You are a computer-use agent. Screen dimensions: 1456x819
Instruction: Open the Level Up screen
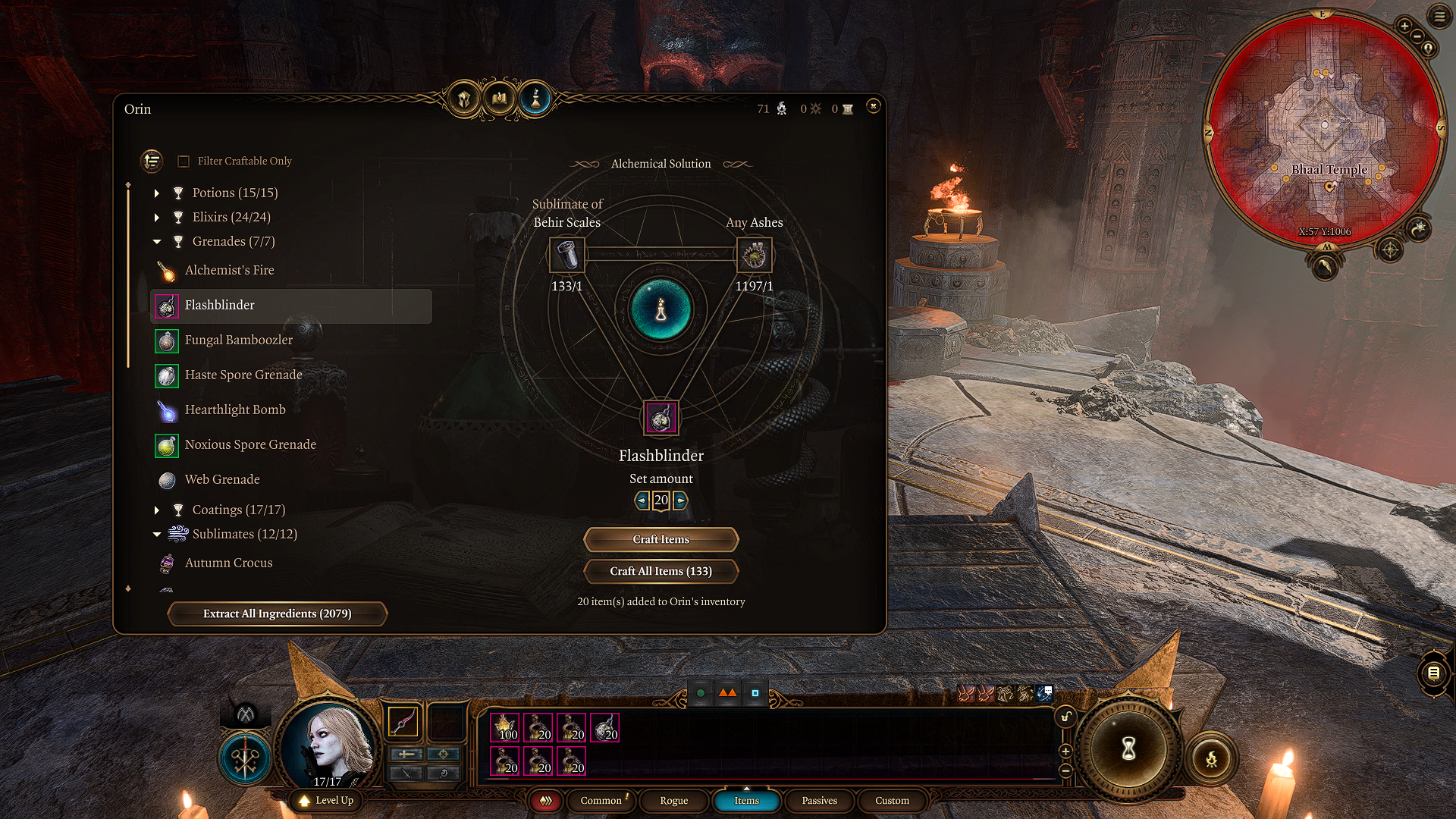[x=326, y=801]
